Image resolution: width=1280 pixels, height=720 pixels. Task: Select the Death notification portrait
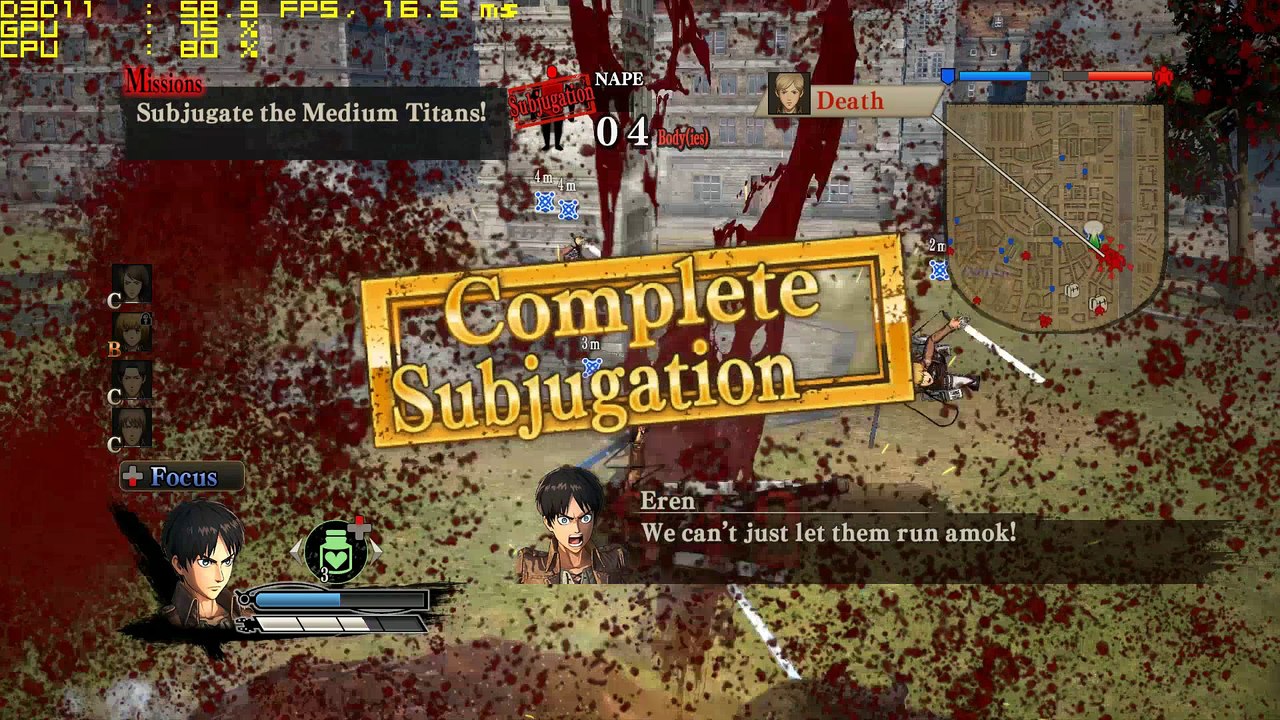[x=790, y=94]
